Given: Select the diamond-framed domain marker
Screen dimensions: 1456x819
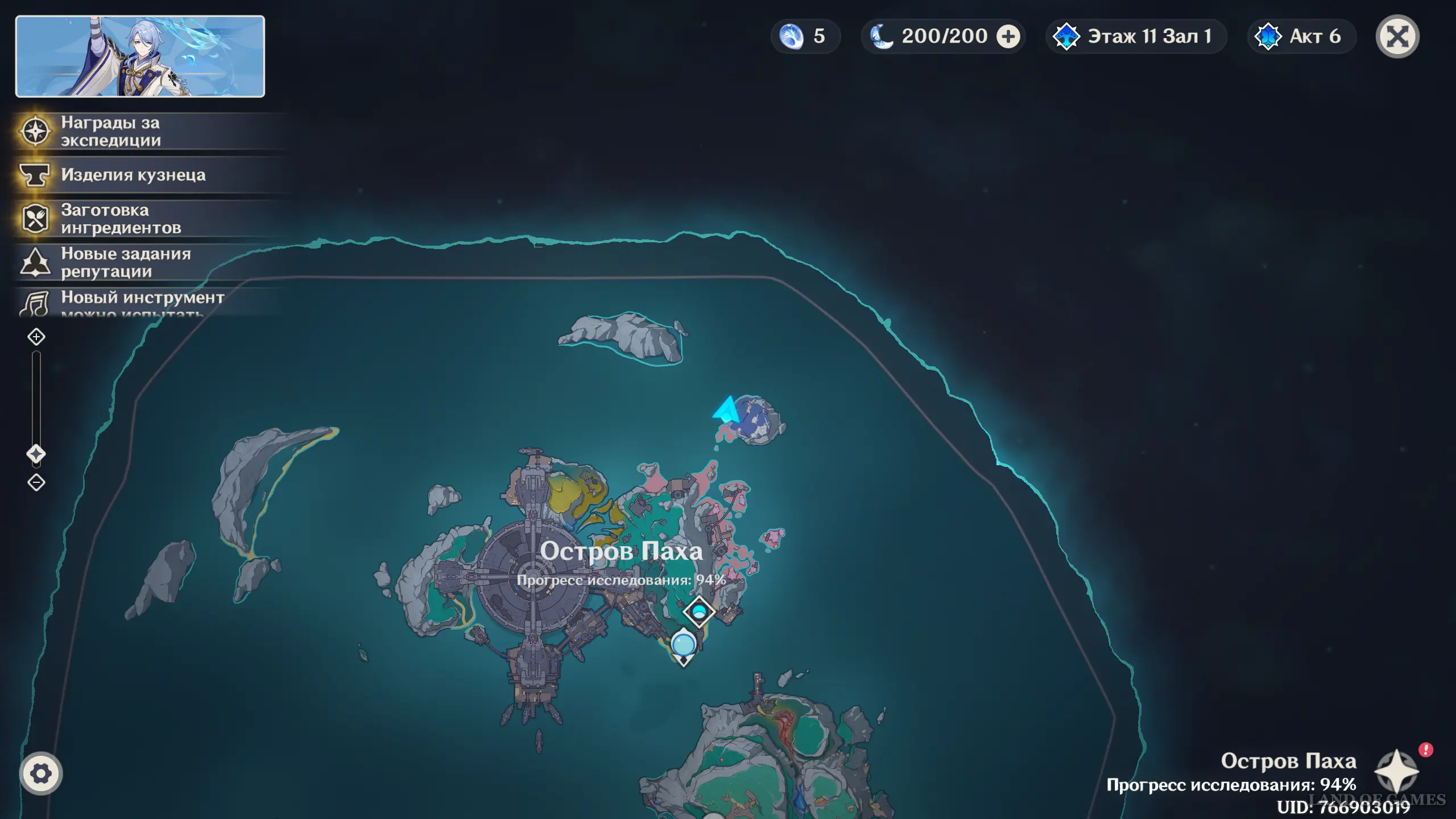Looking at the screenshot, I should [x=699, y=611].
